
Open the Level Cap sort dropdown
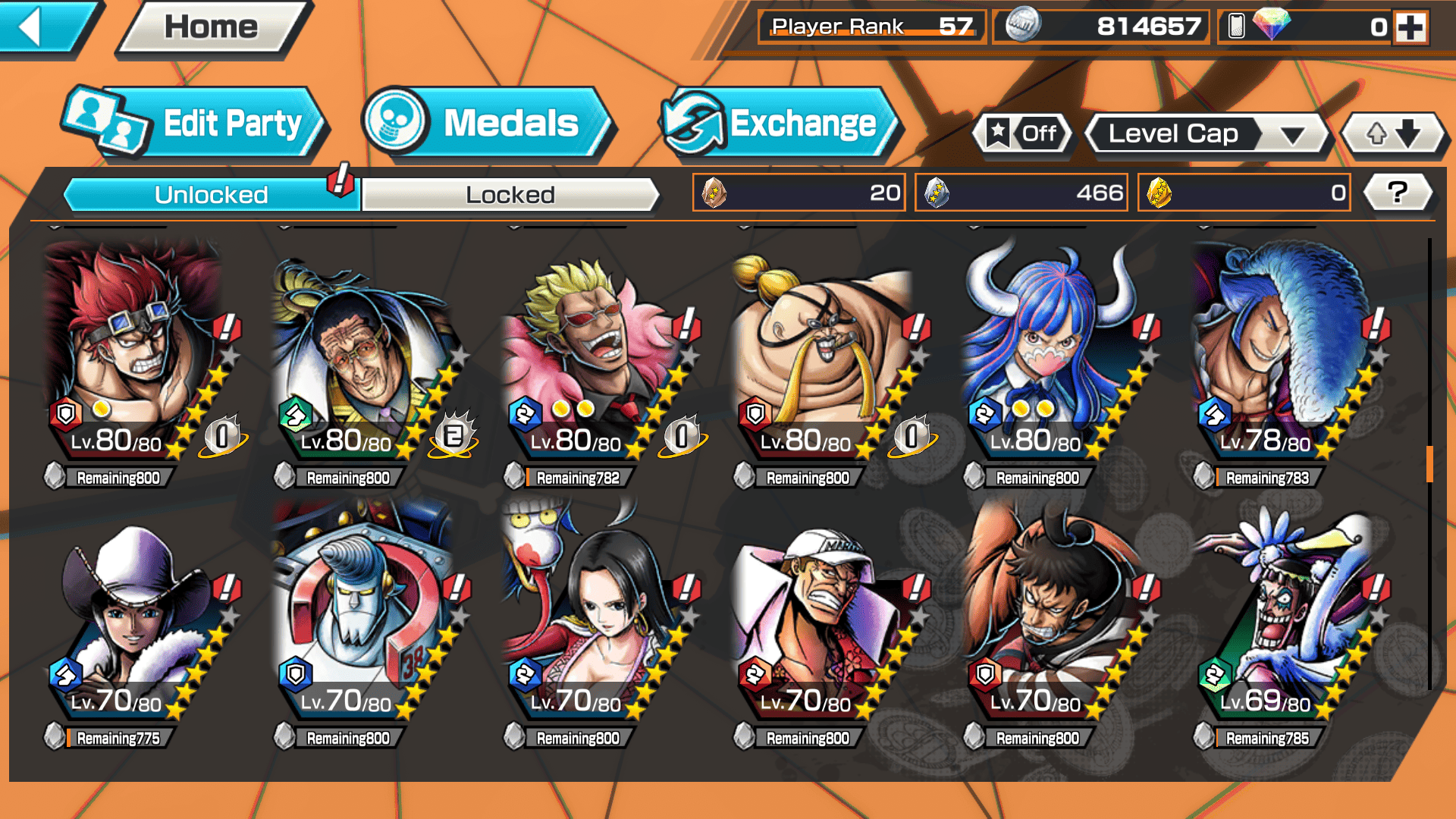[x=1207, y=134]
